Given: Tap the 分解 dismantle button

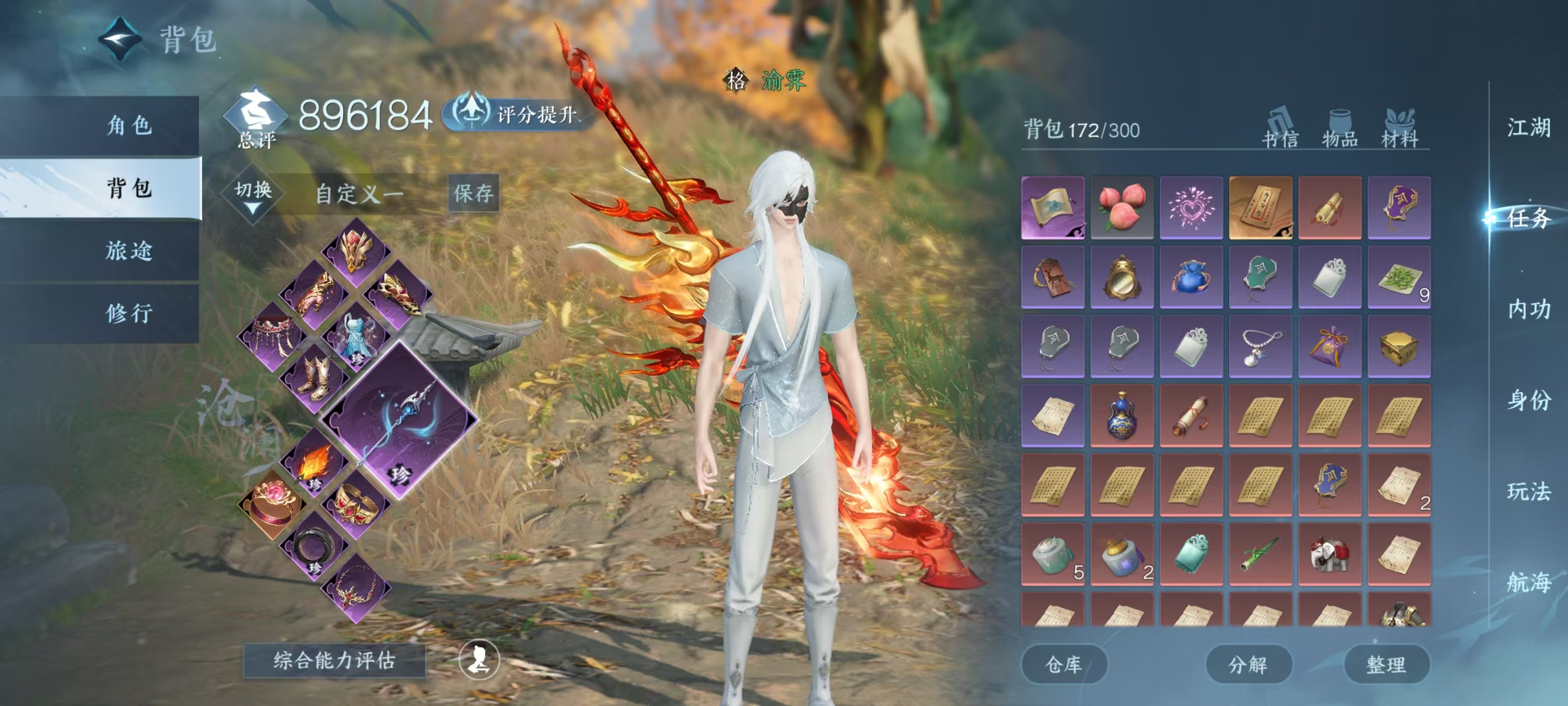Looking at the screenshot, I should (x=1248, y=664).
